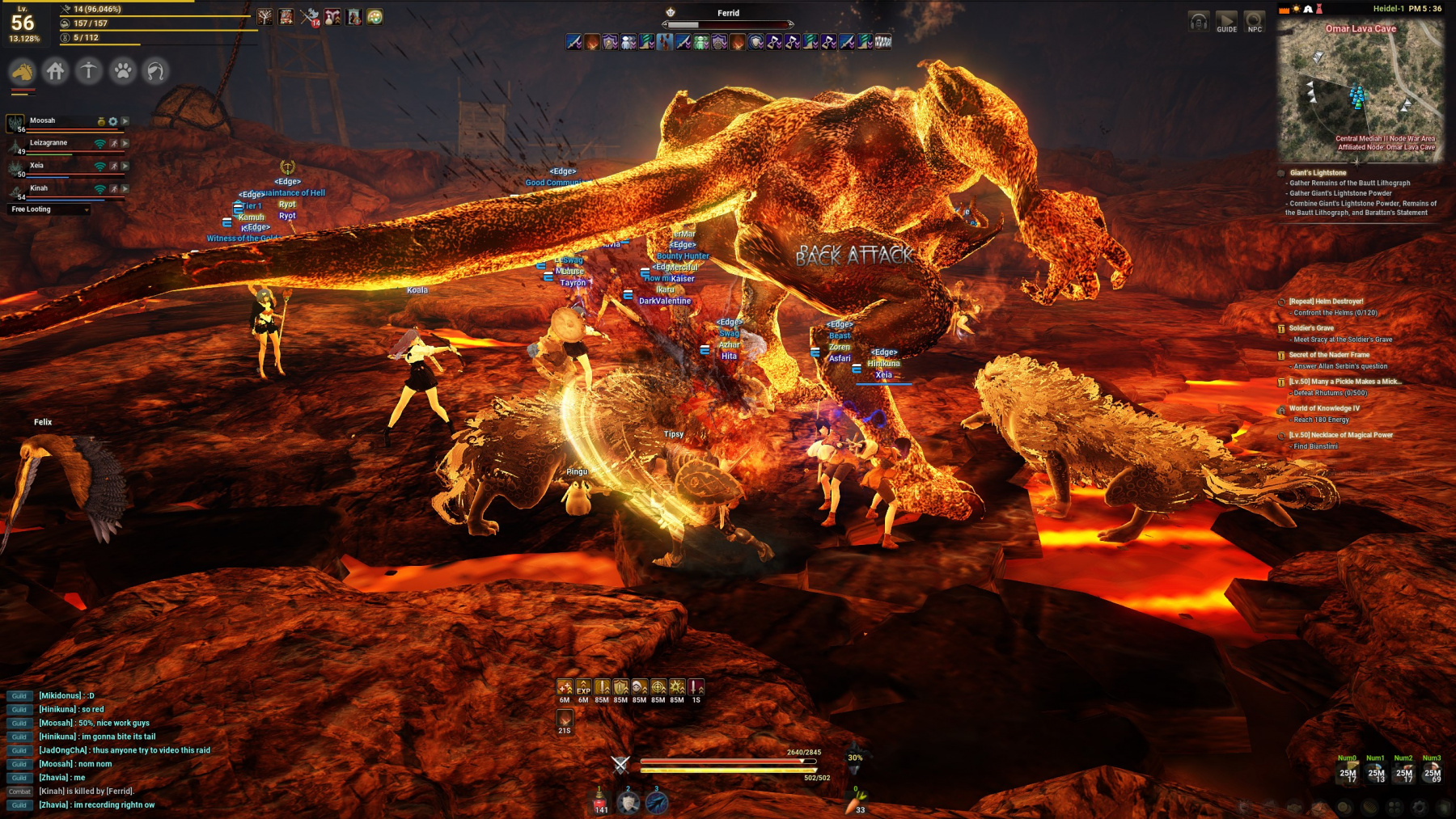This screenshot has width=1456, height=819.
Task: Select party member Leizagranne
Action: (x=49, y=143)
